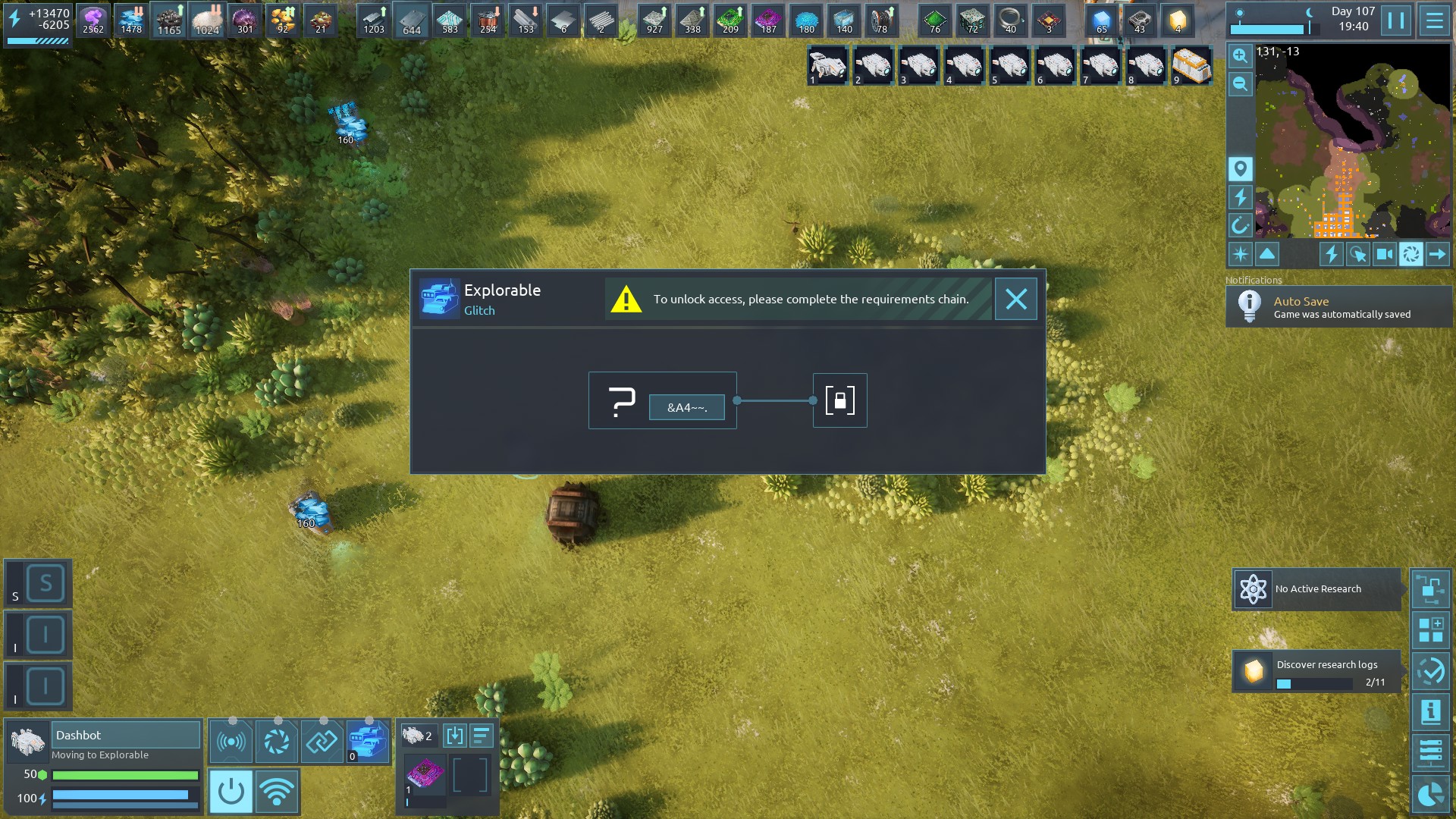The height and width of the screenshot is (819, 1456).
Task: Open the No Active Research panel
Action: (x=1316, y=589)
